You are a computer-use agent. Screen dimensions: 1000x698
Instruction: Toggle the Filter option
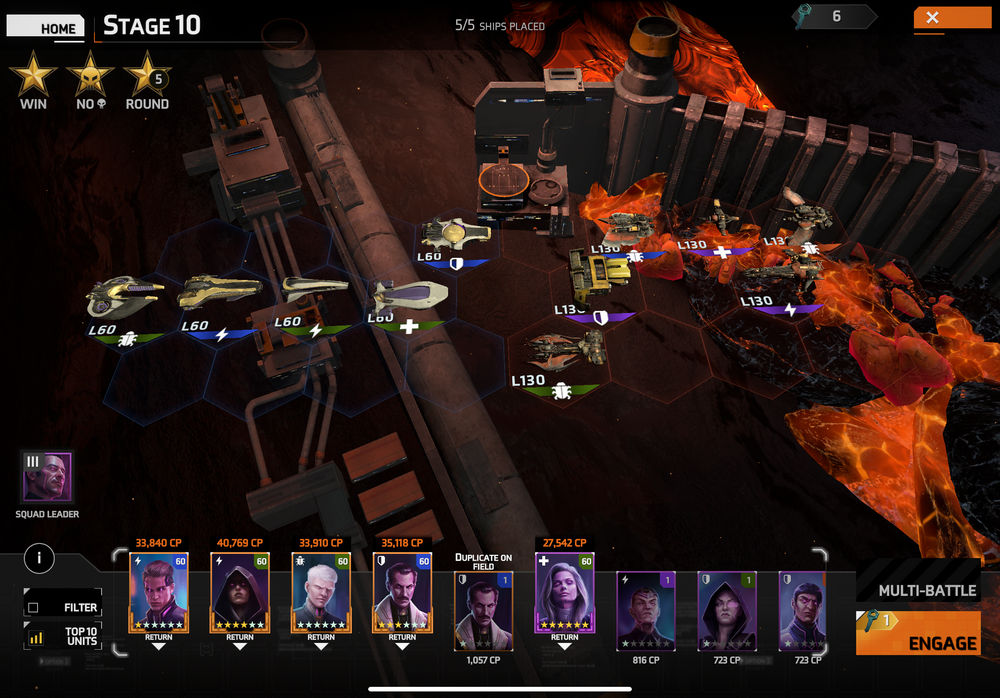(x=64, y=606)
